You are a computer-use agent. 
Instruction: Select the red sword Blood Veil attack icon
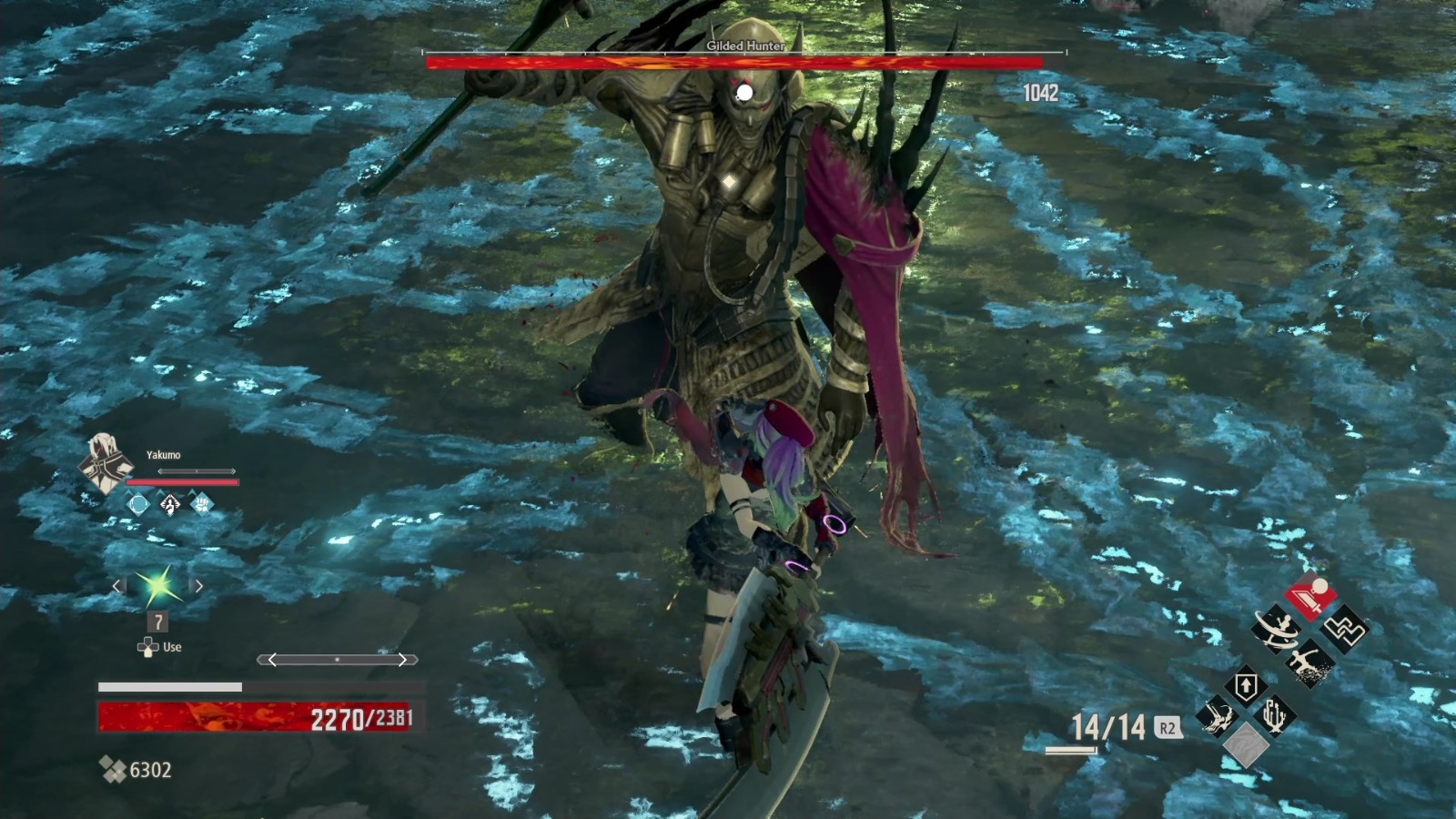point(1312,596)
